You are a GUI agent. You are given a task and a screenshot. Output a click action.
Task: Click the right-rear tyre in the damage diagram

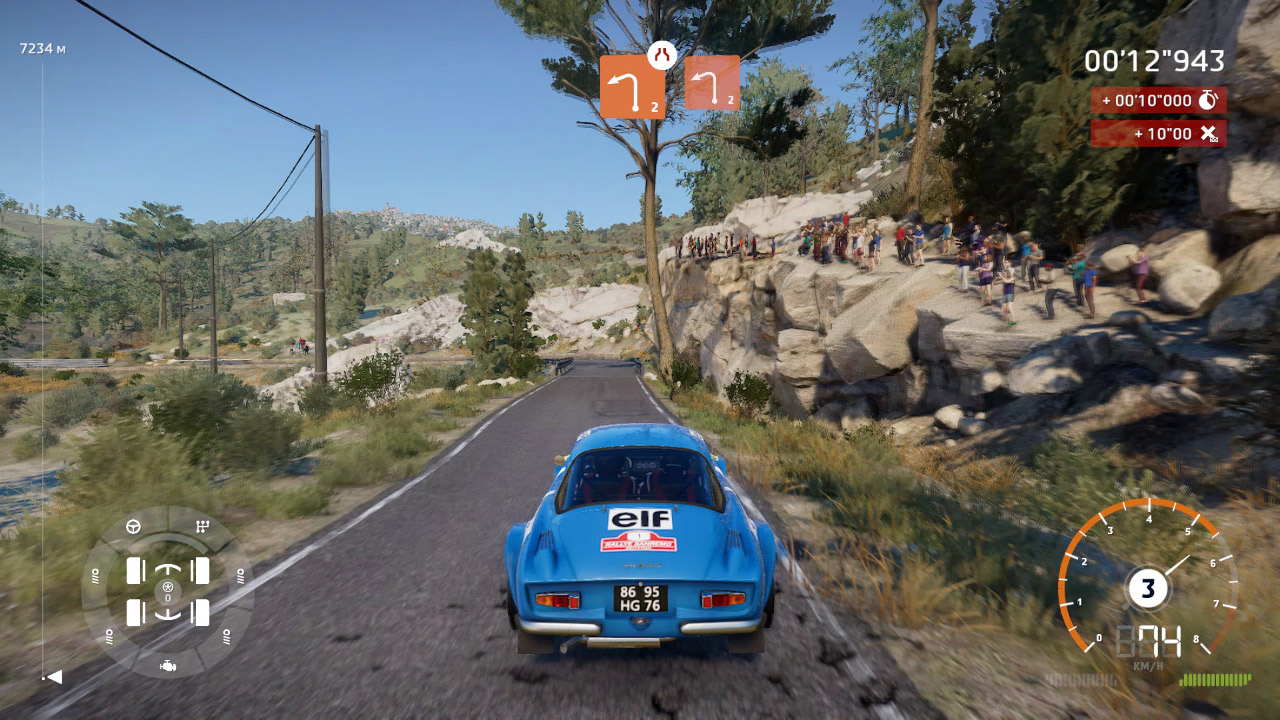click(x=200, y=614)
